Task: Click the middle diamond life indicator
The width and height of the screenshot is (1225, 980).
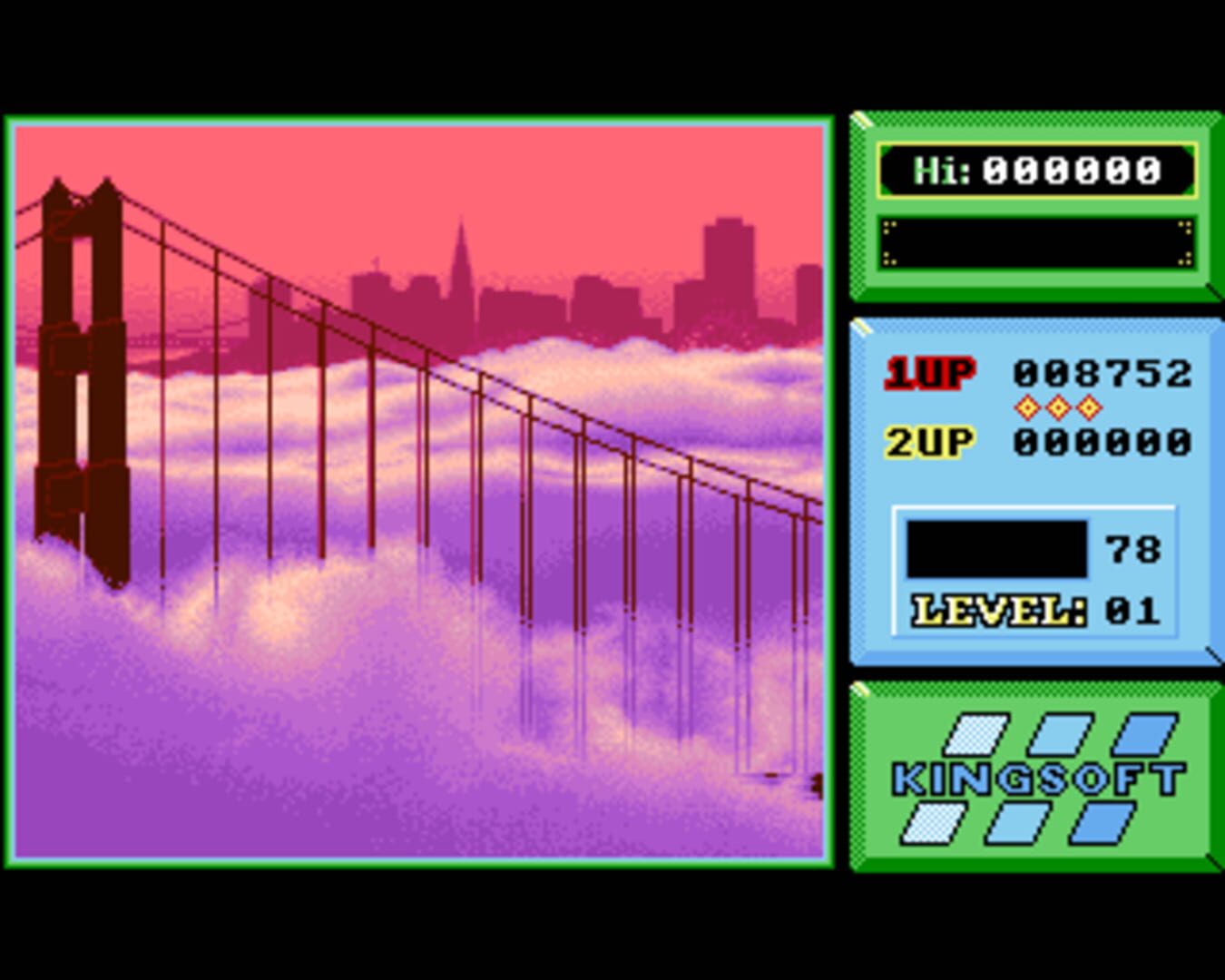Action: (1056, 407)
